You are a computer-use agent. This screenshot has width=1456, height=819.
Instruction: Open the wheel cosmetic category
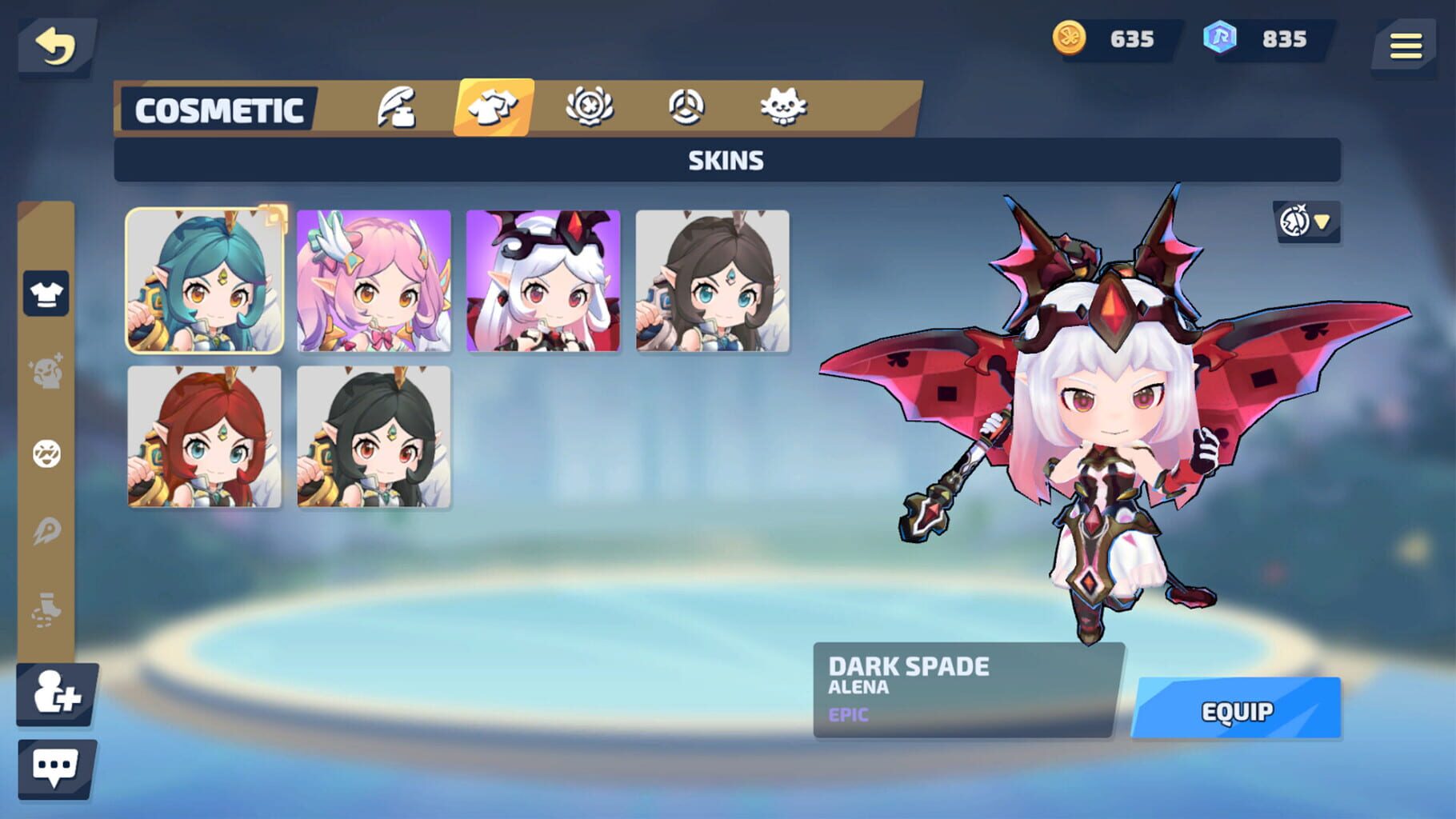686,108
